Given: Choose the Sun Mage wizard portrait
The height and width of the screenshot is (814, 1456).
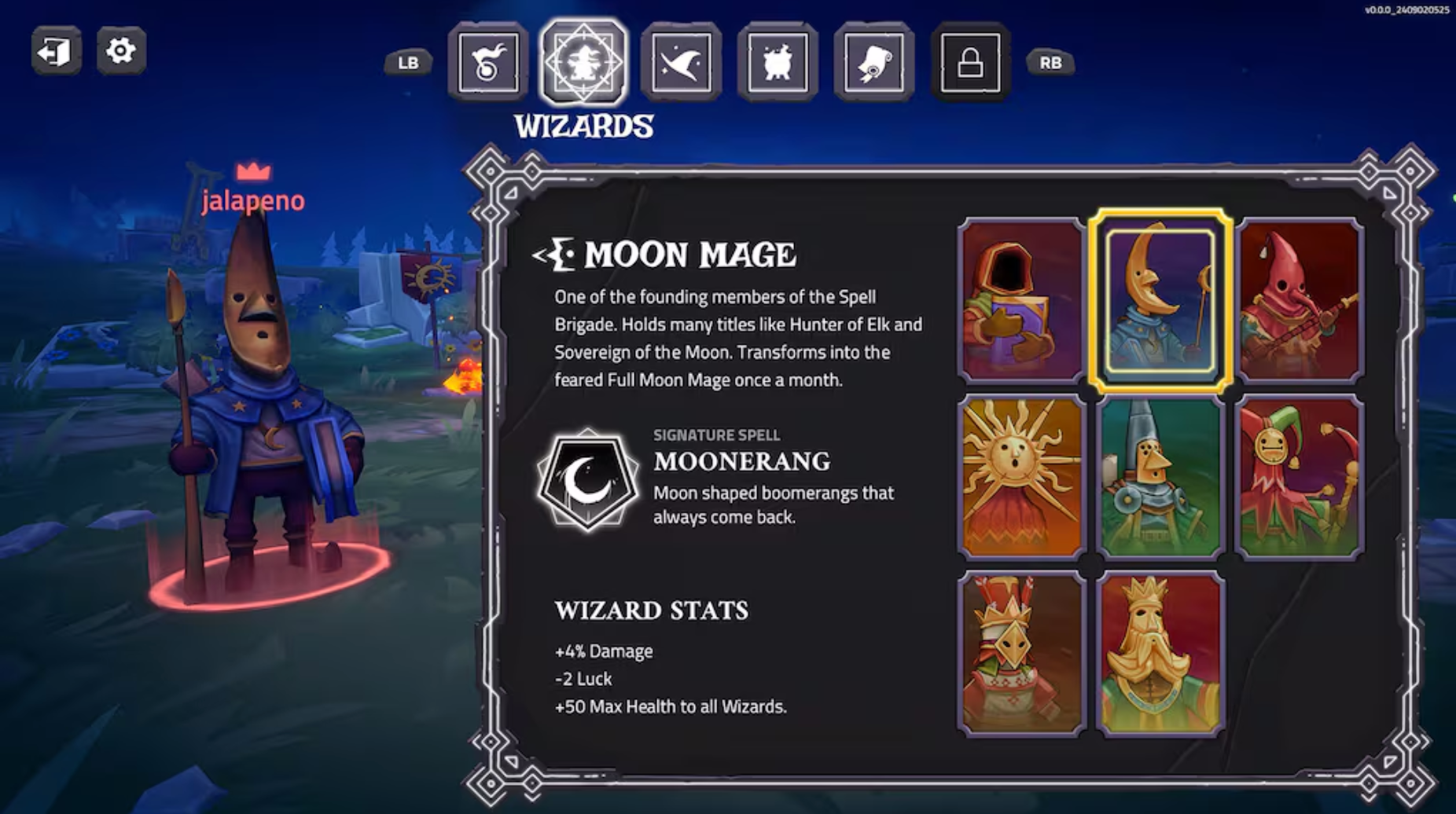Looking at the screenshot, I should (x=1019, y=475).
